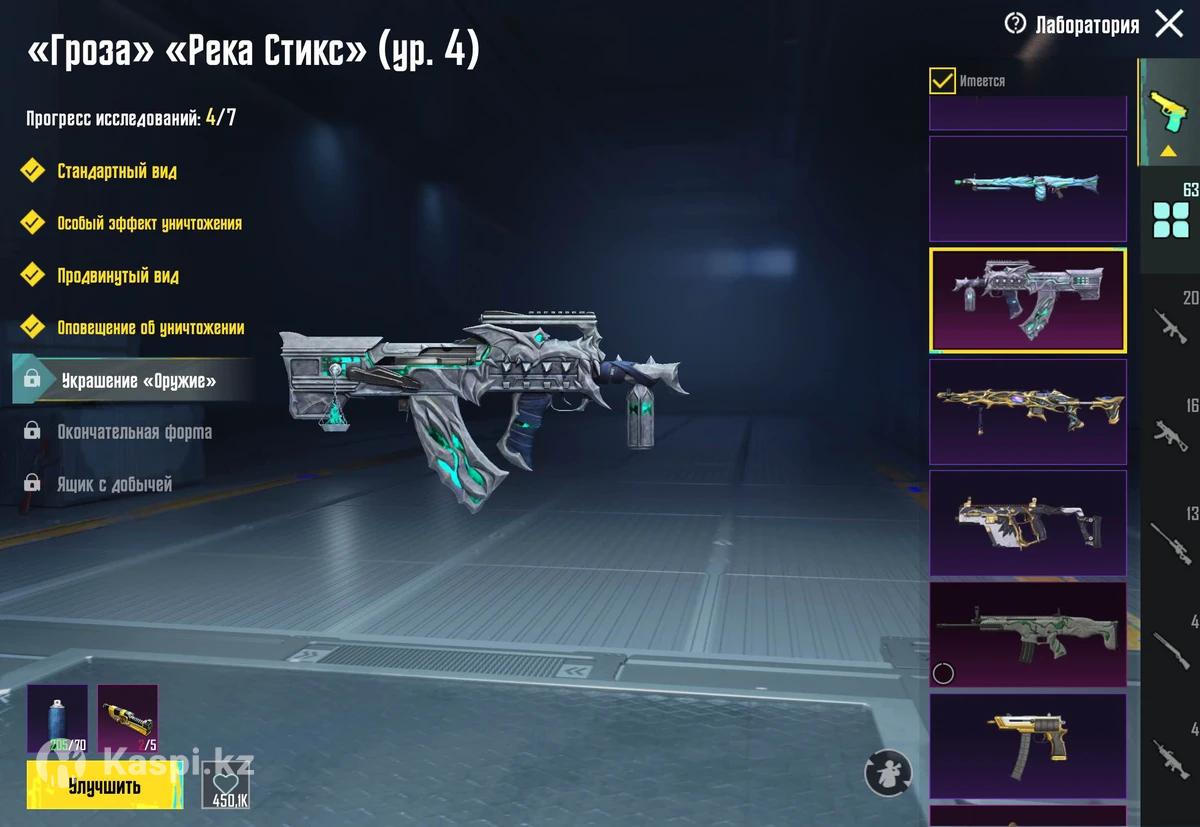1200x827 pixels.
Task: Select the blue paint spray can material
Action: pyautogui.click(x=57, y=718)
